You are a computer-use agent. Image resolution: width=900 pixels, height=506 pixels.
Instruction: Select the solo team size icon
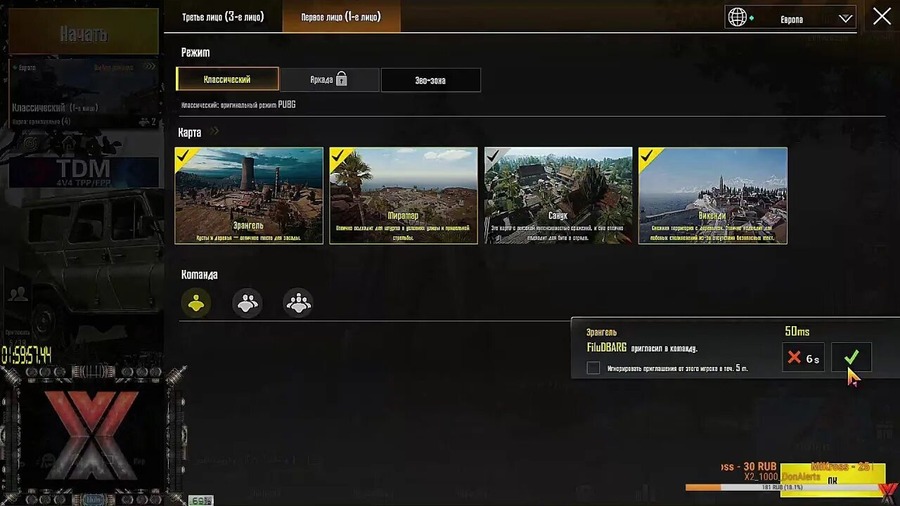click(196, 302)
